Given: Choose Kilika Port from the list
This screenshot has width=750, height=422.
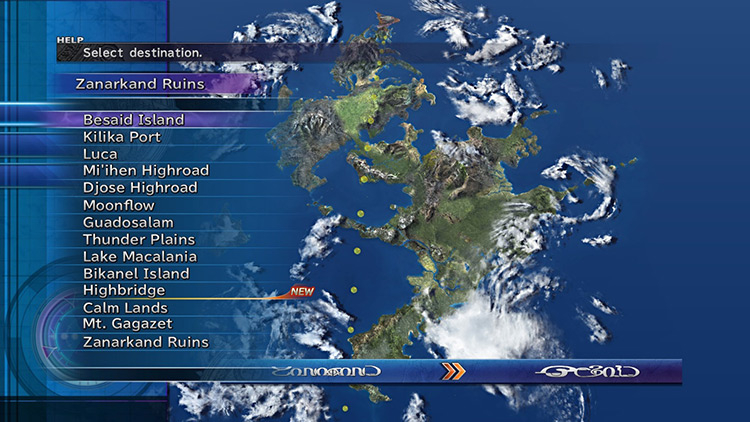Looking at the screenshot, I should point(122,137).
